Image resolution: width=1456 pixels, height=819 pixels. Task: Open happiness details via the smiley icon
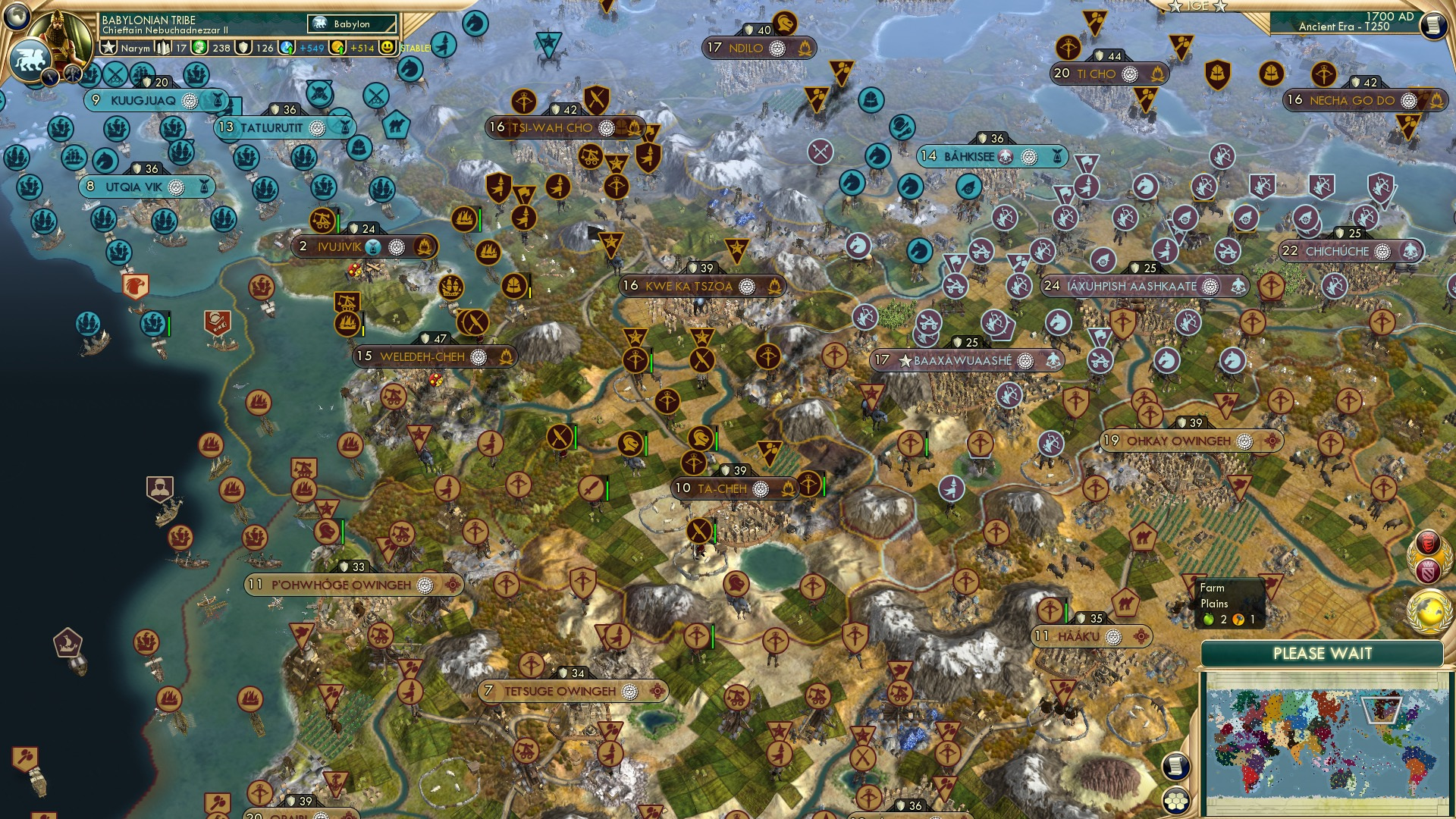point(388,47)
